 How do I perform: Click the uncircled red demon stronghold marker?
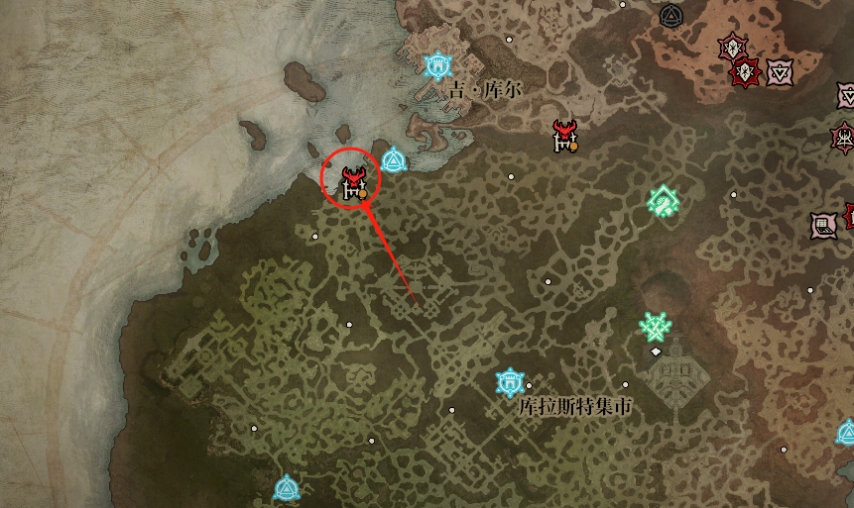(x=566, y=135)
